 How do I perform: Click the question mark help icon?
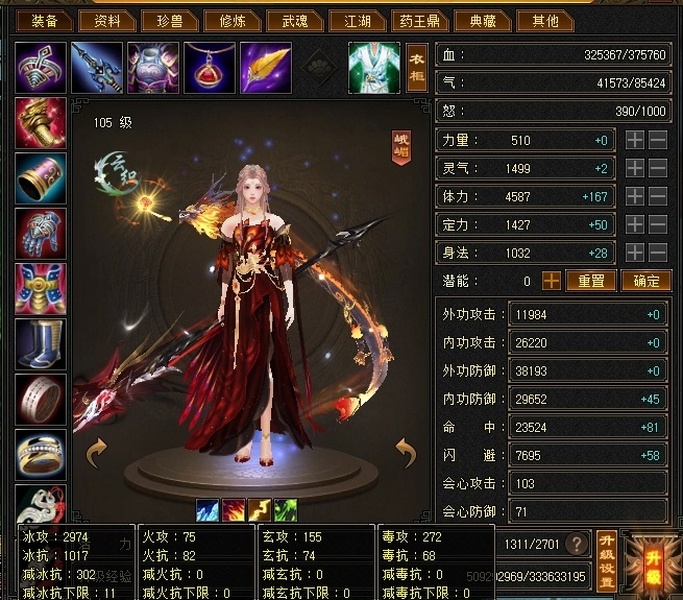576,544
